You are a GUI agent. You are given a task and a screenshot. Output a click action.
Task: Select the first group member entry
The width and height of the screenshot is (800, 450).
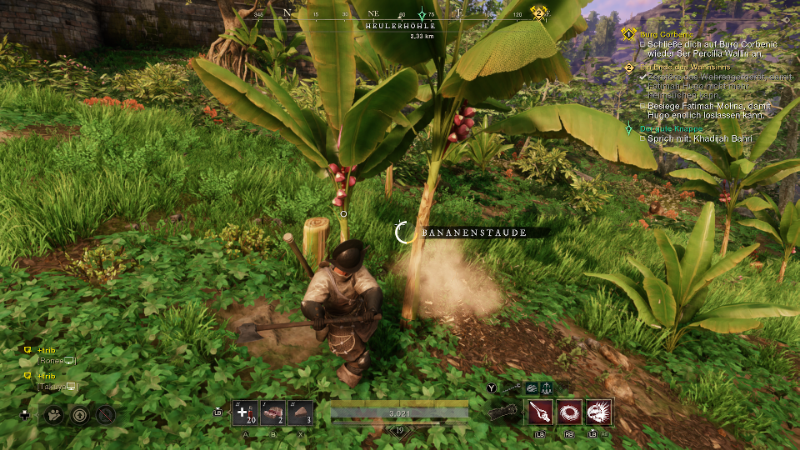tap(46, 350)
